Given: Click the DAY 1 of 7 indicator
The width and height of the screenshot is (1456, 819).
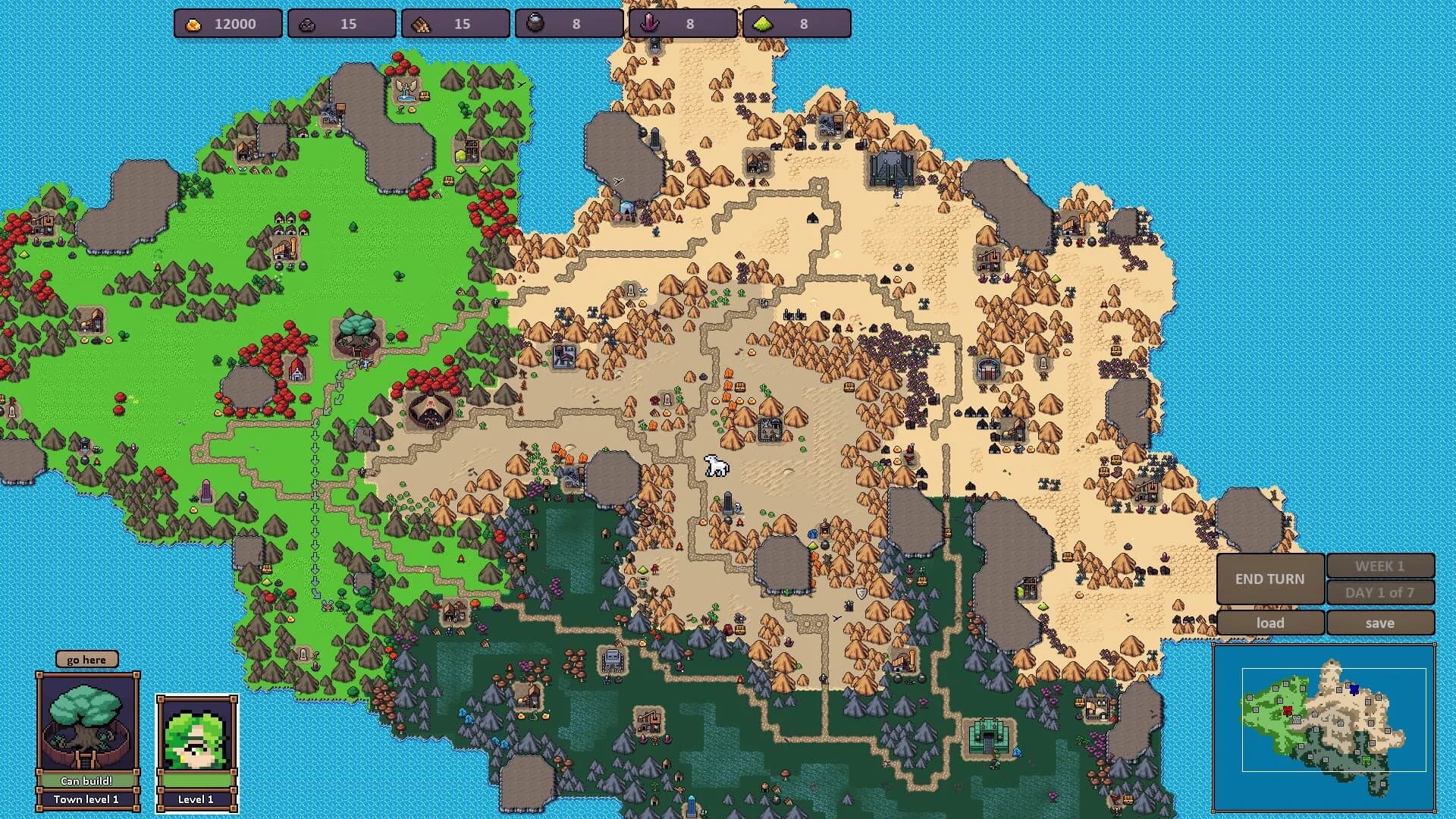Looking at the screenshot, I should coord(1381,594).
